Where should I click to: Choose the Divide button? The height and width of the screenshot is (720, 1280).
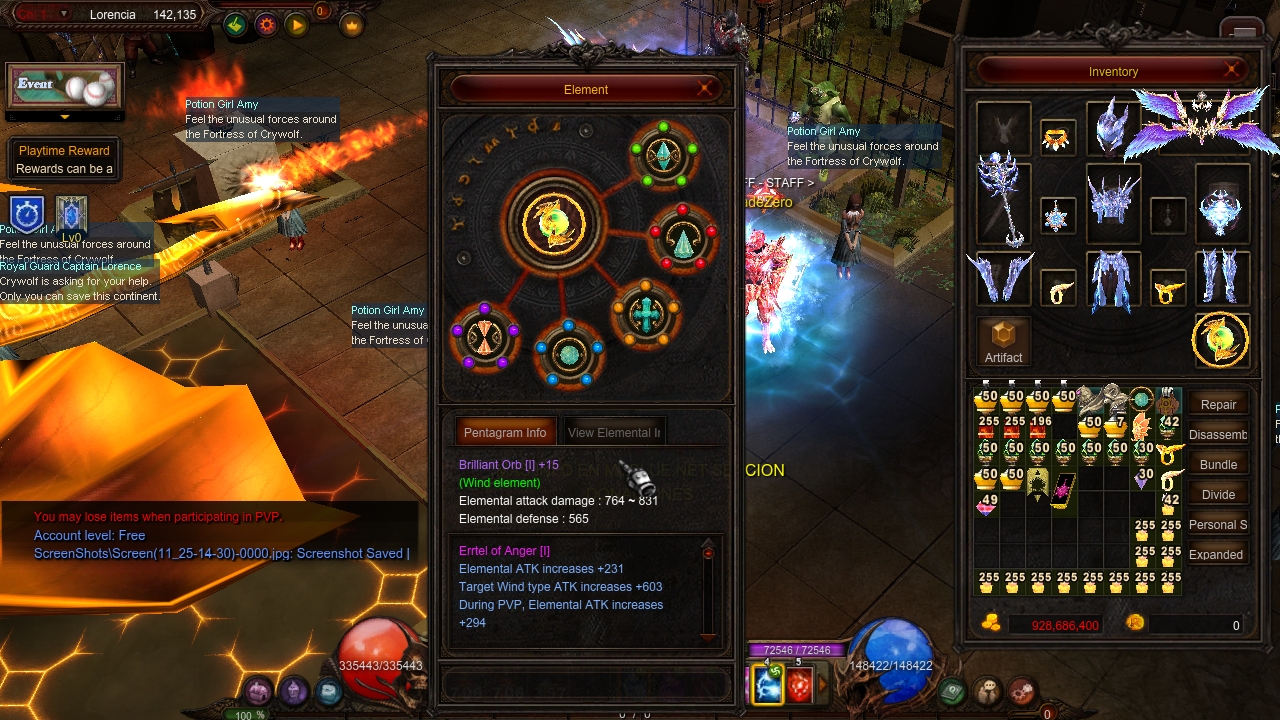[x=1218, y=495]
